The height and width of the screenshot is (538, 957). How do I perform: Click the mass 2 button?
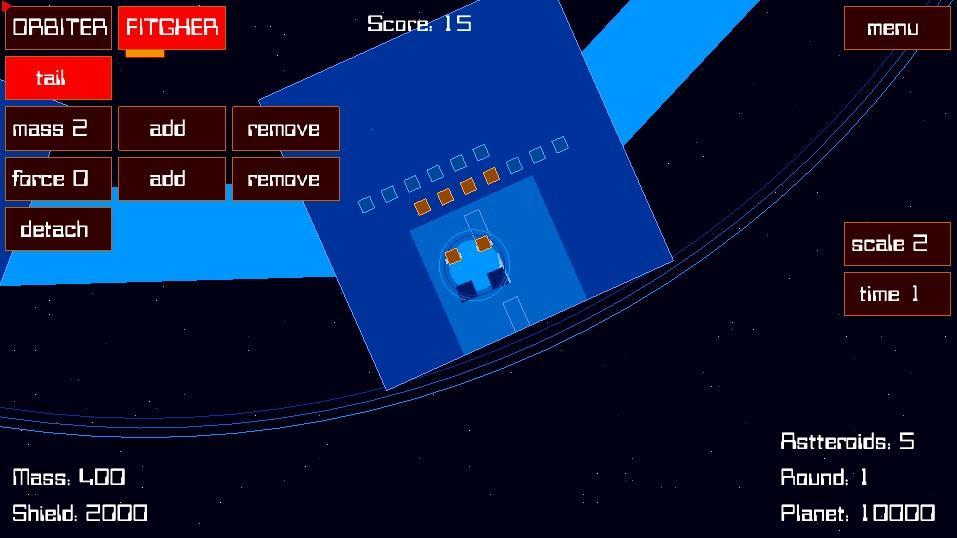coord(58,129)
